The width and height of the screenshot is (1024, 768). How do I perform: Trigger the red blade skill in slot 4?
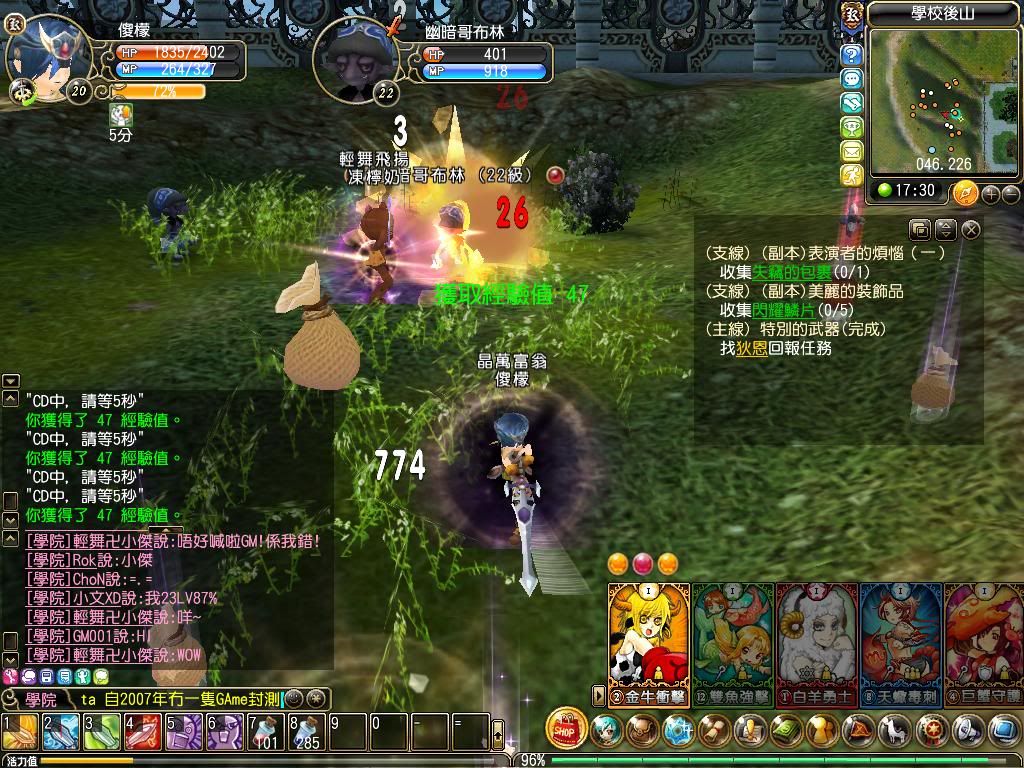pos(143,732)
